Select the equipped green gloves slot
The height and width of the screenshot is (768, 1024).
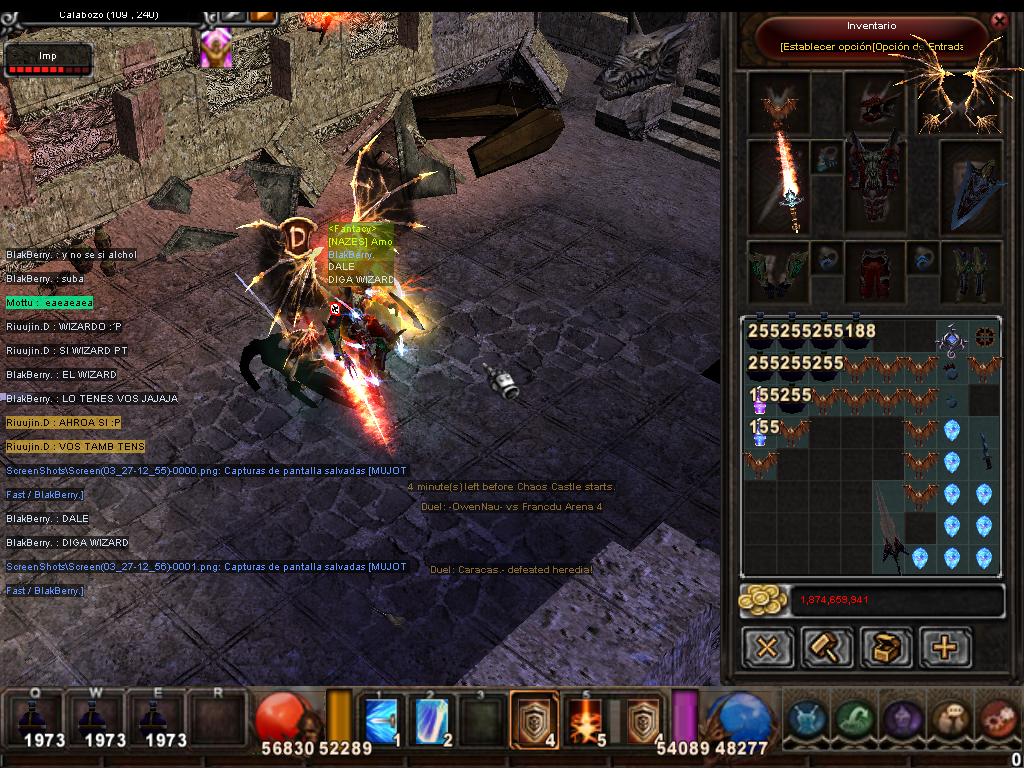779,270
